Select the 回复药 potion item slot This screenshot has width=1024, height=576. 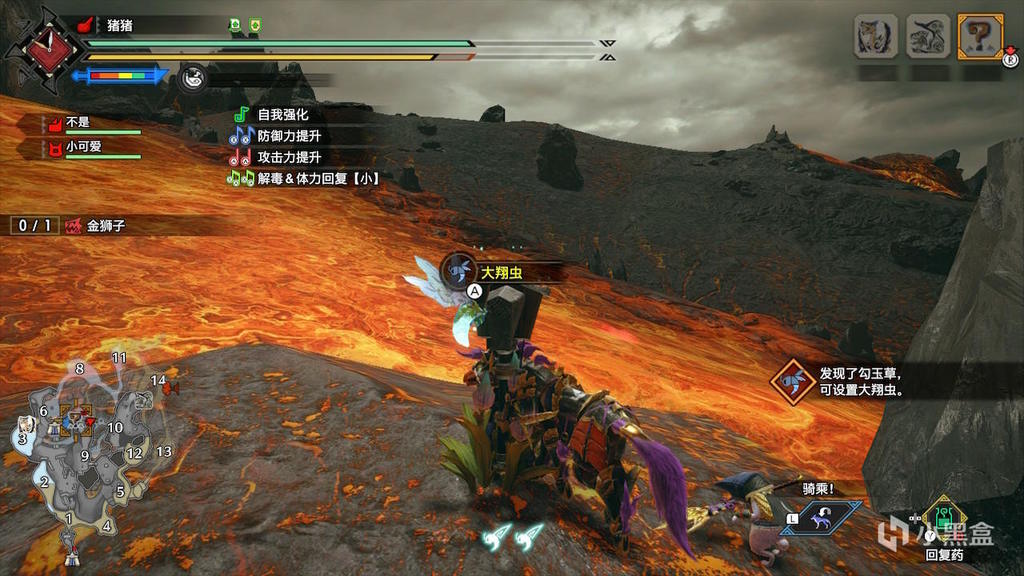click(943, 524)
